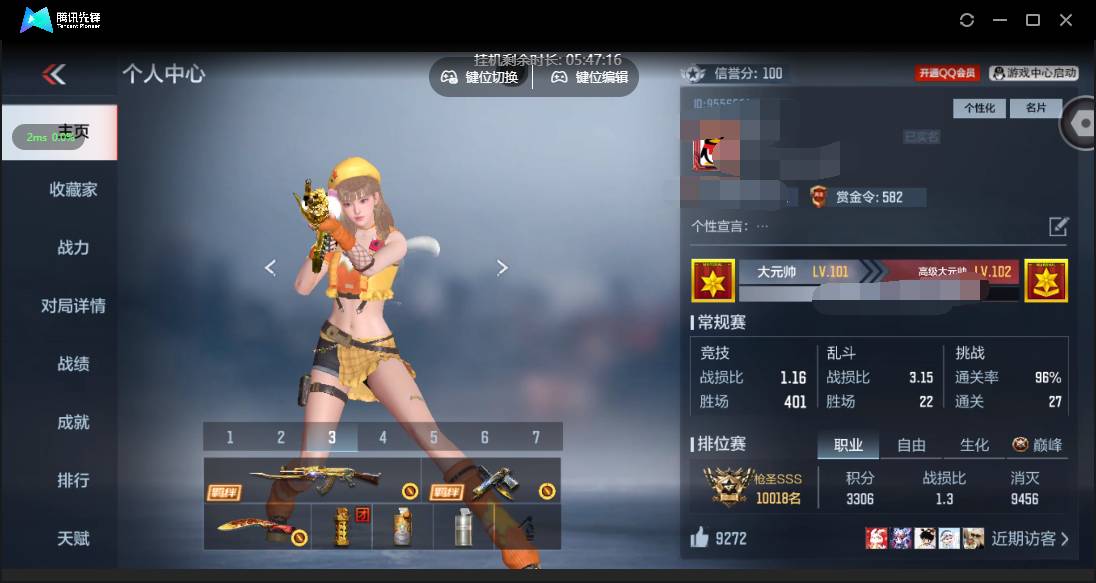This screenshot has height=583, width=1096.
Task: Click the 键位切换 button
Action: [x=480, y=77]
